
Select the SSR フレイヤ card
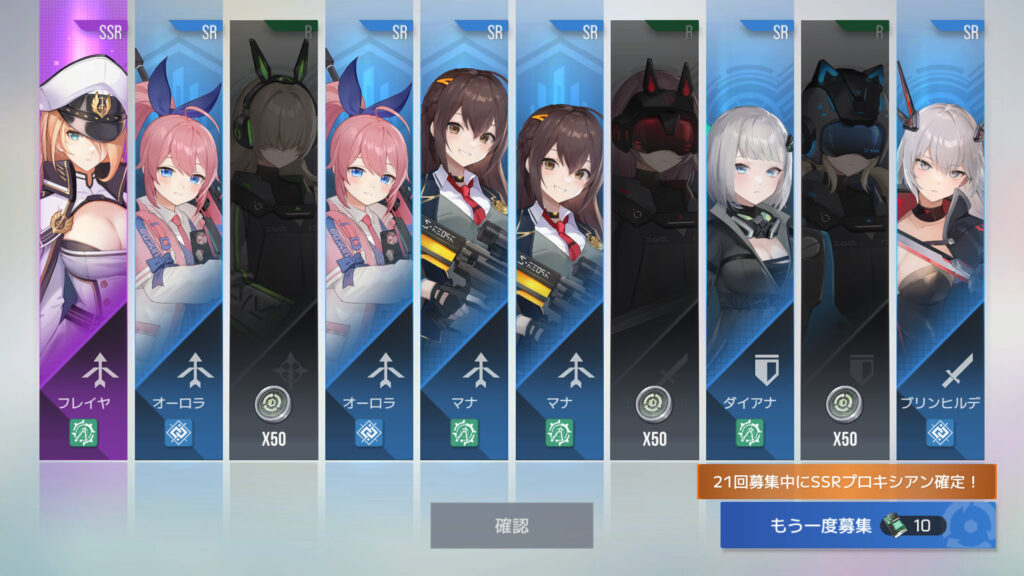[83, 240]
